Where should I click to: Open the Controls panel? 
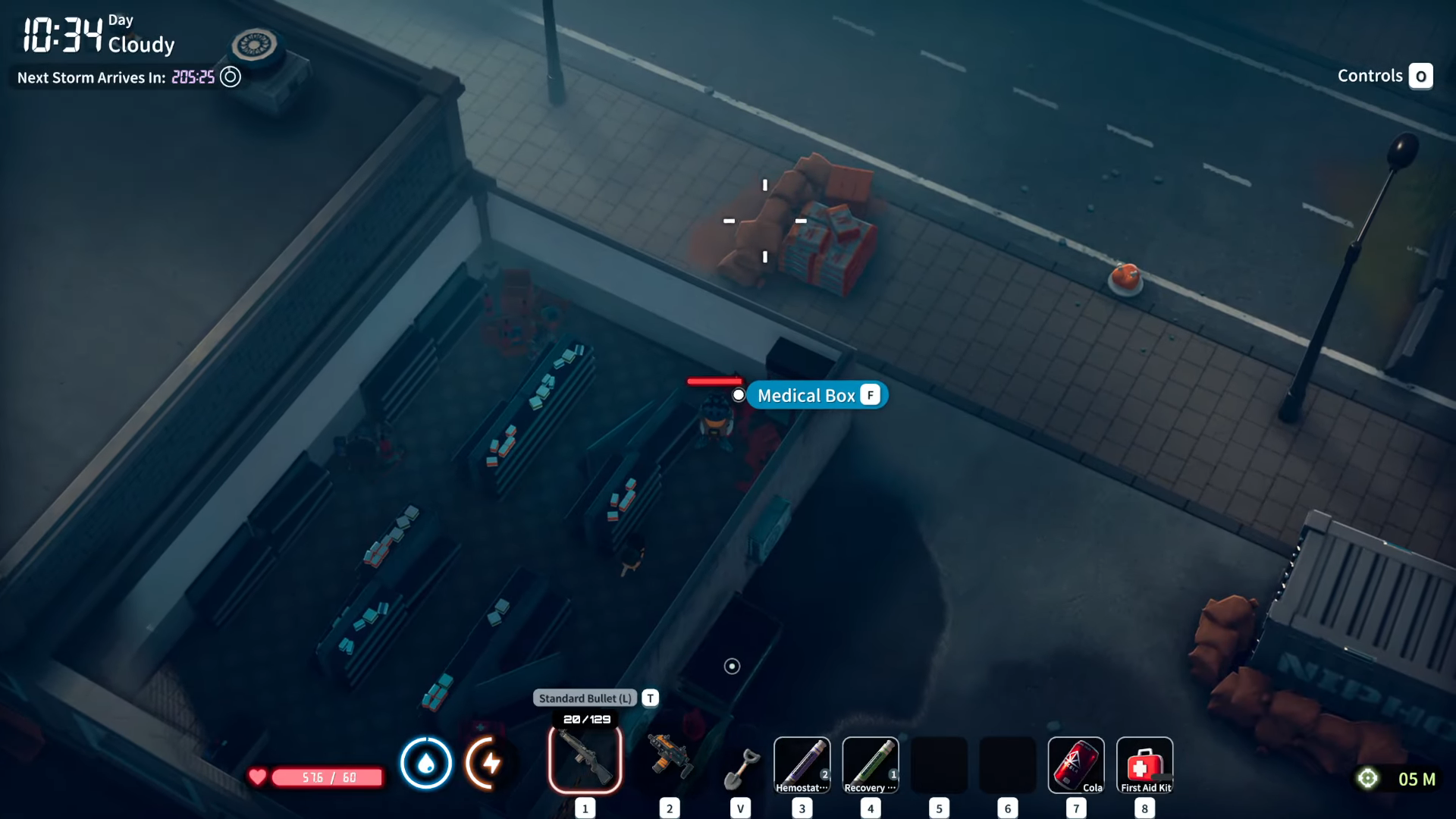click(1384, 76)
